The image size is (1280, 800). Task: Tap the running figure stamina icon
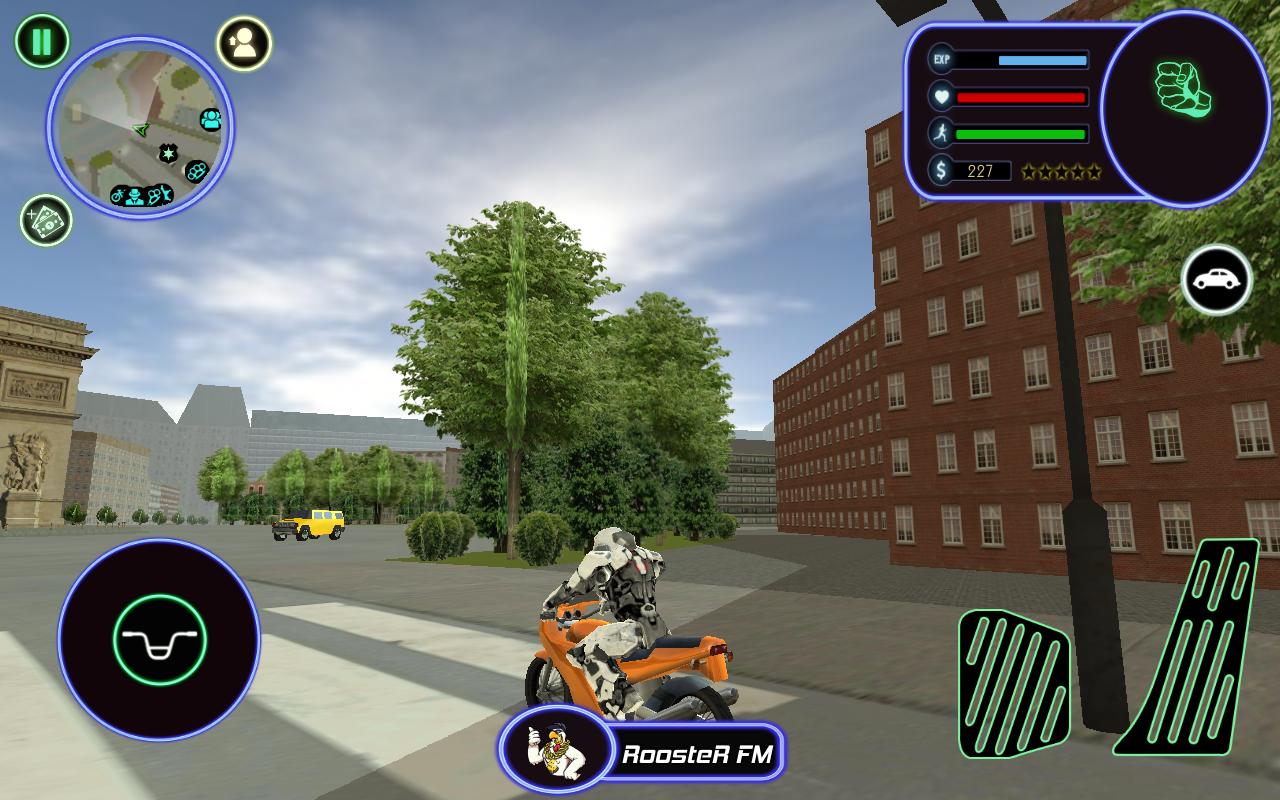coord(941,134)
